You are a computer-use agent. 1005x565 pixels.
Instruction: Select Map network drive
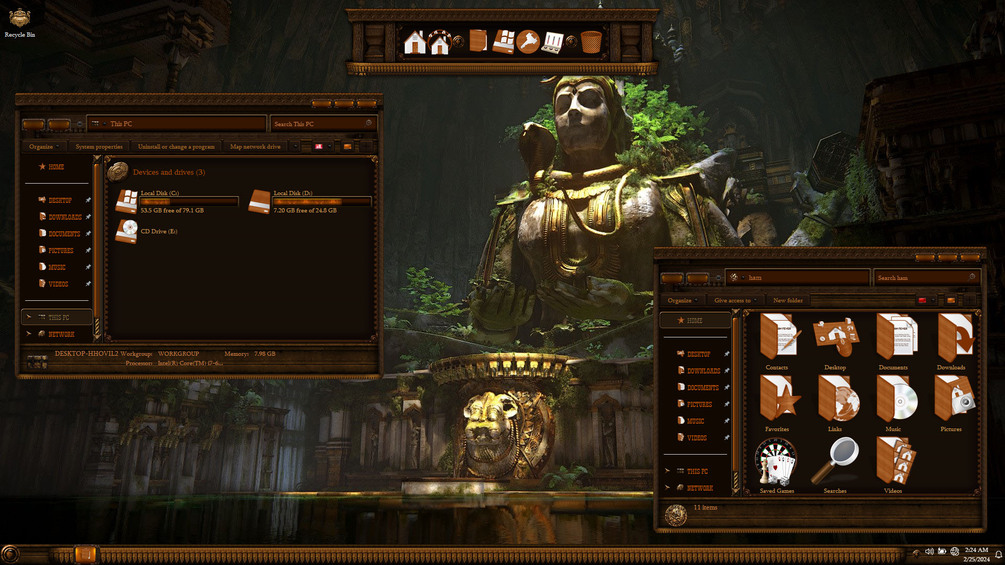(x=255, y=147)
